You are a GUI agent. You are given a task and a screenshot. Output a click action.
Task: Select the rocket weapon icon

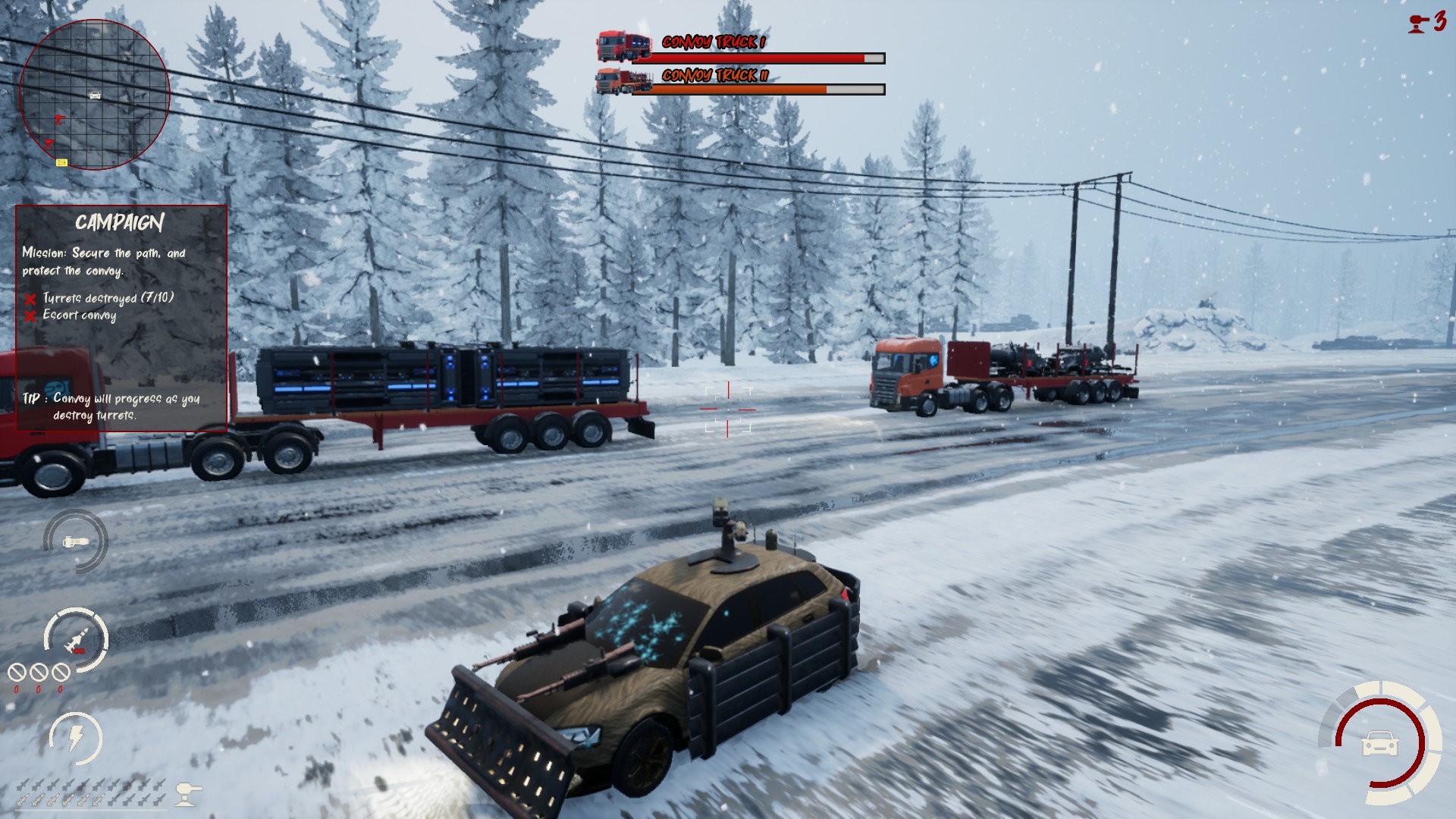(76, 640)
